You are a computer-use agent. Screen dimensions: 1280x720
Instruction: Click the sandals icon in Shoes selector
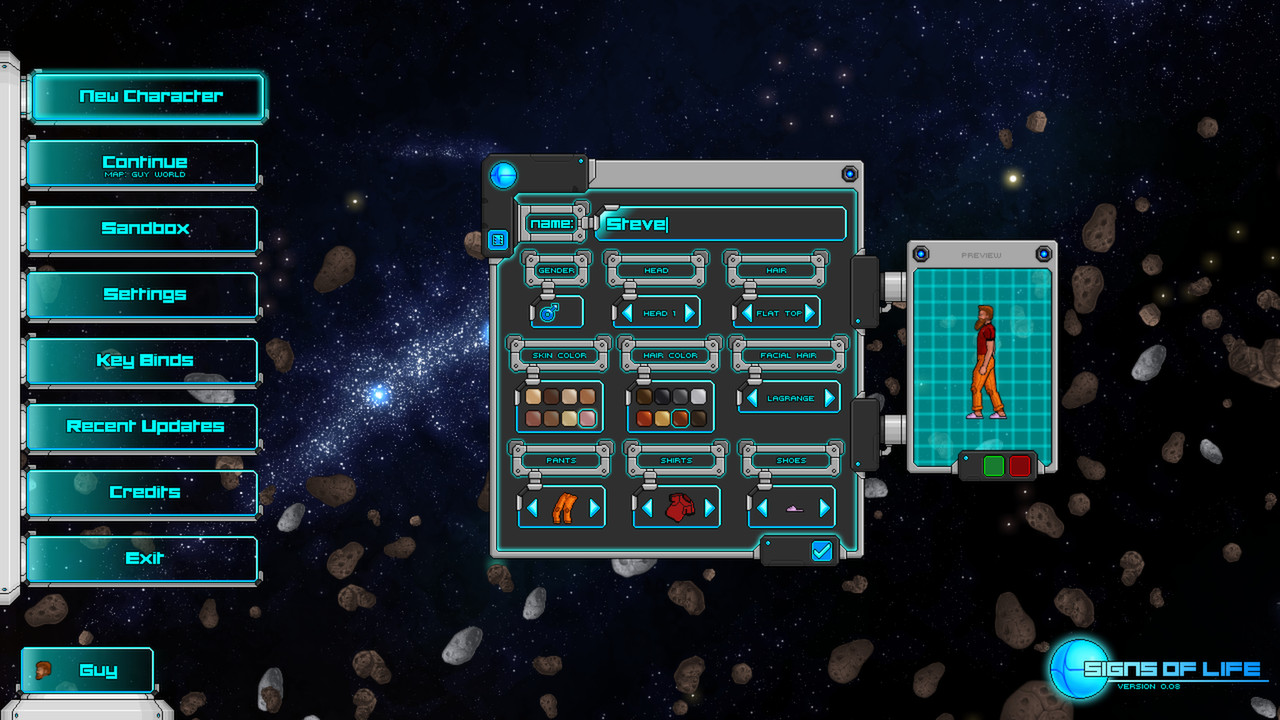pos(793,509)
